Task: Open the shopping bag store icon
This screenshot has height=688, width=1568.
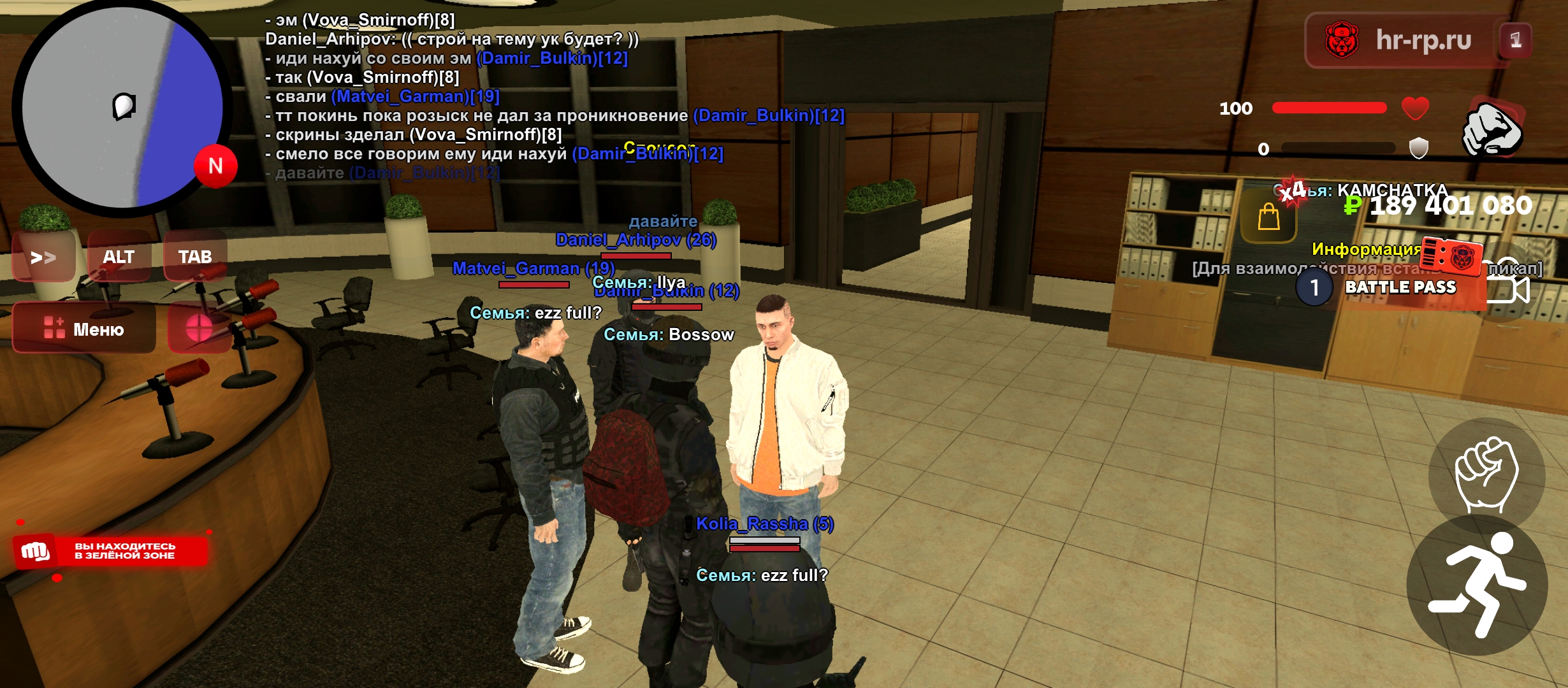Action: tap(1268, 218)
